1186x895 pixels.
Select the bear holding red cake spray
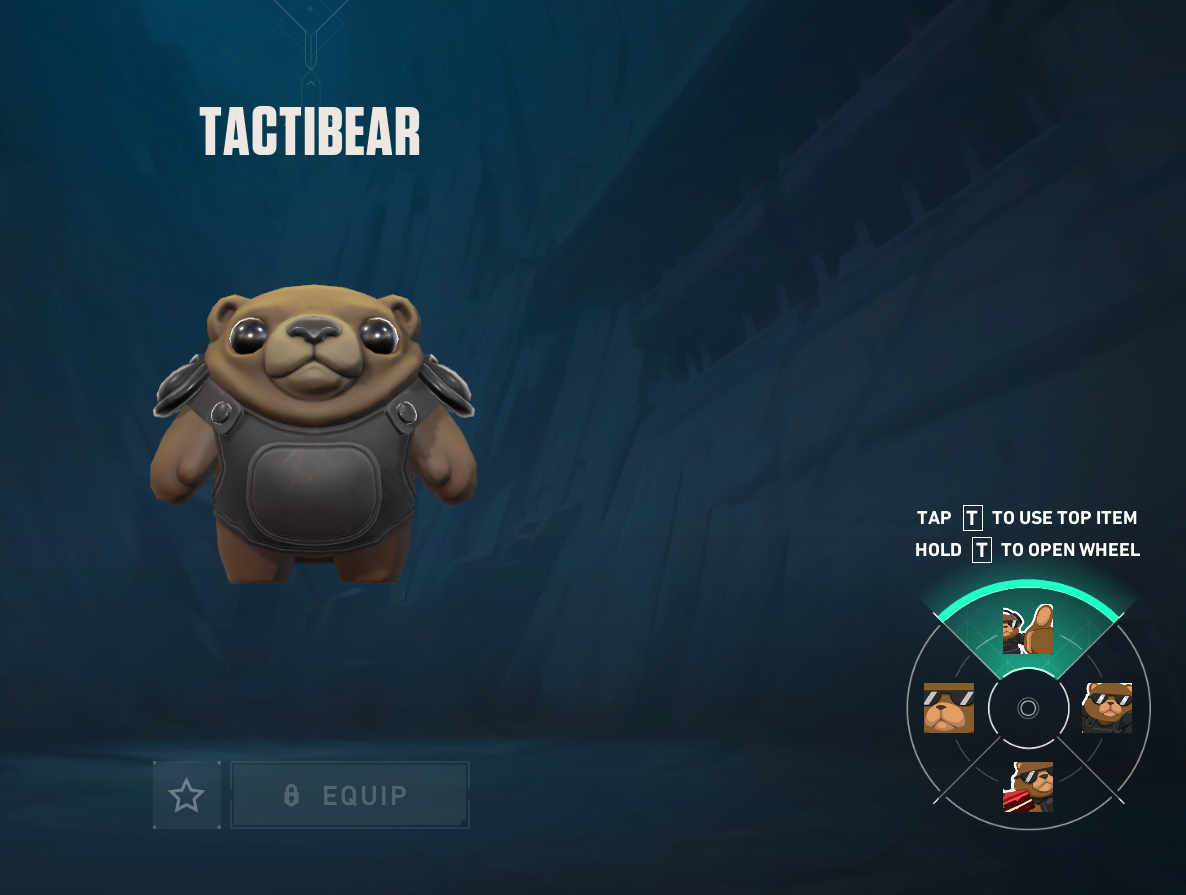coord(1028,787)
